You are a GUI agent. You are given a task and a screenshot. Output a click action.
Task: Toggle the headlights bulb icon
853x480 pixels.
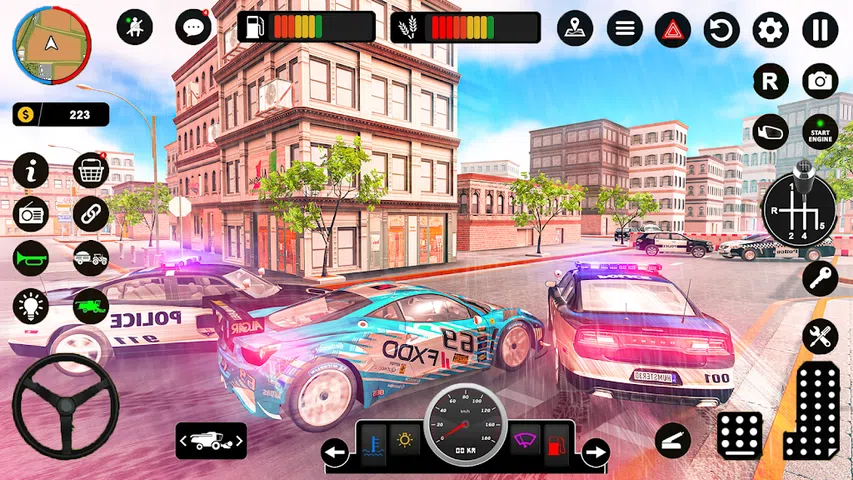tap(31, 306)
